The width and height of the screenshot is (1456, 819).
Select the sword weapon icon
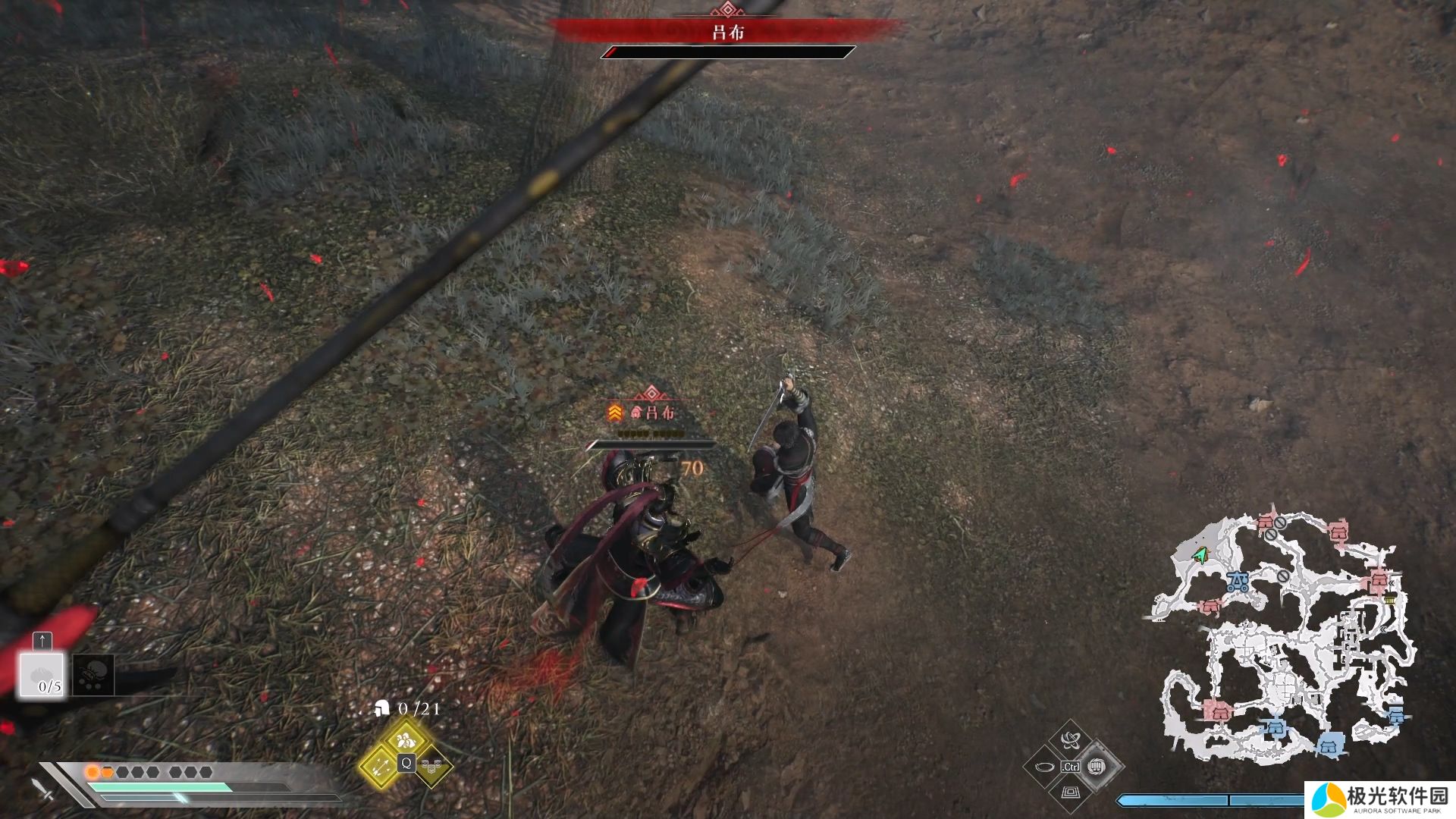(44, 789)
